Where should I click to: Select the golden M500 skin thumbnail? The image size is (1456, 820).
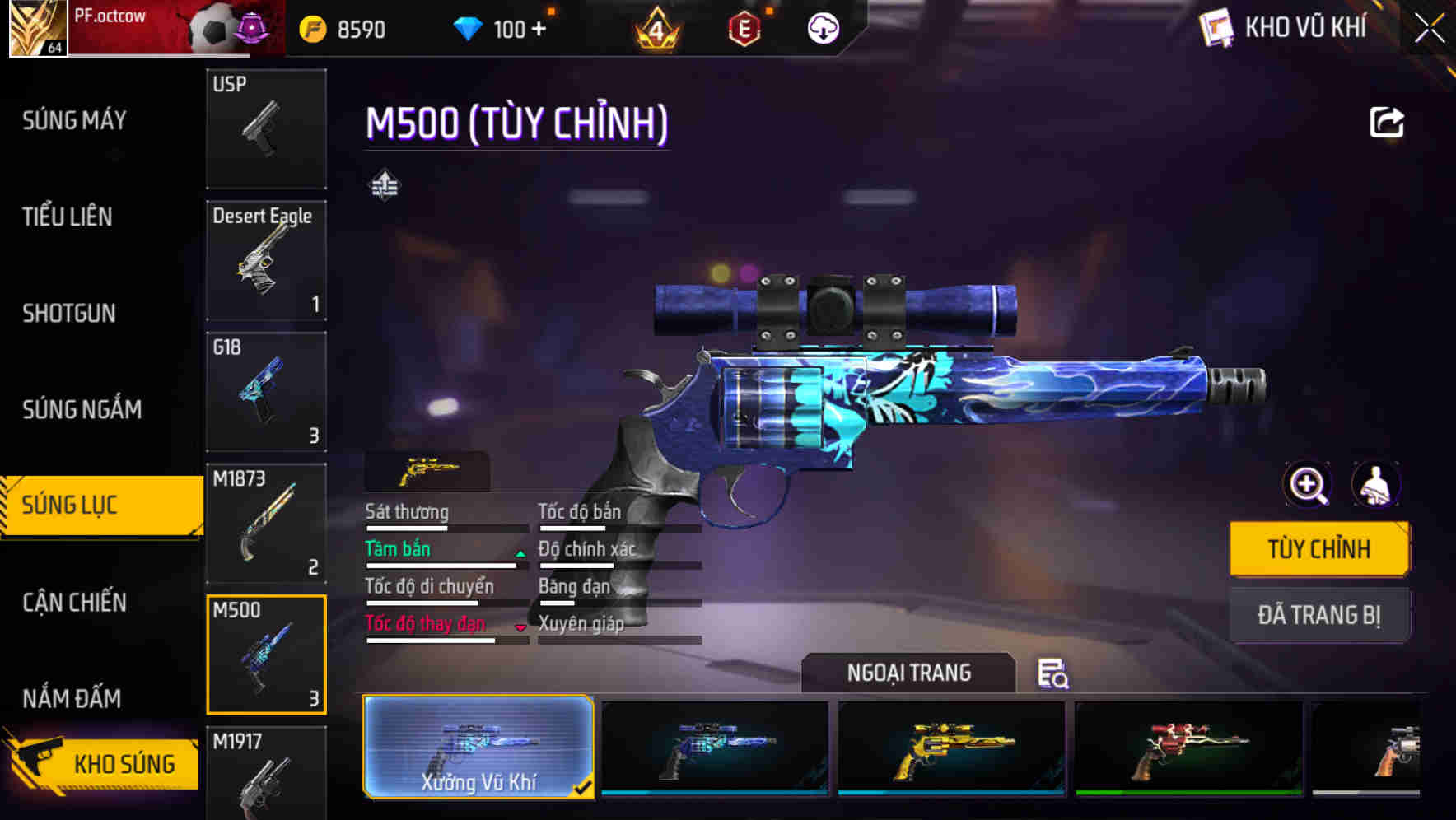(951, 749)
